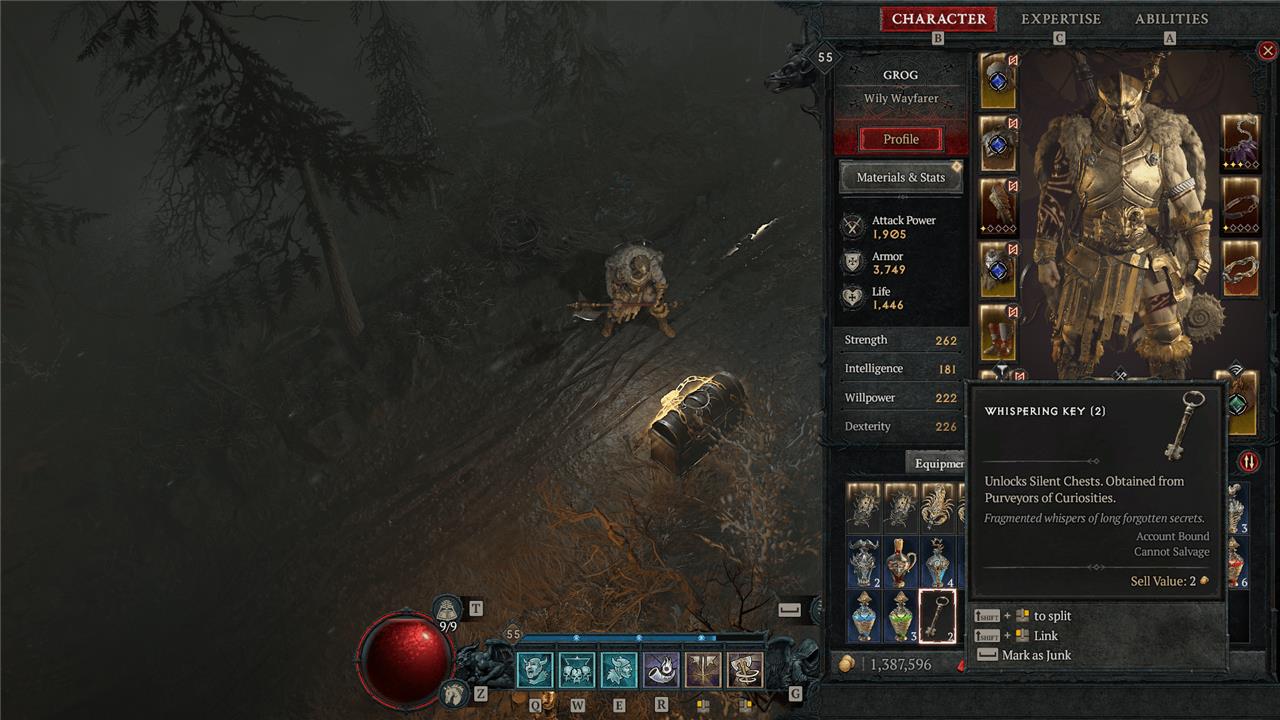Trigger the whirling axe skill
Screen dimensions: 1280x720
[745, 670]
